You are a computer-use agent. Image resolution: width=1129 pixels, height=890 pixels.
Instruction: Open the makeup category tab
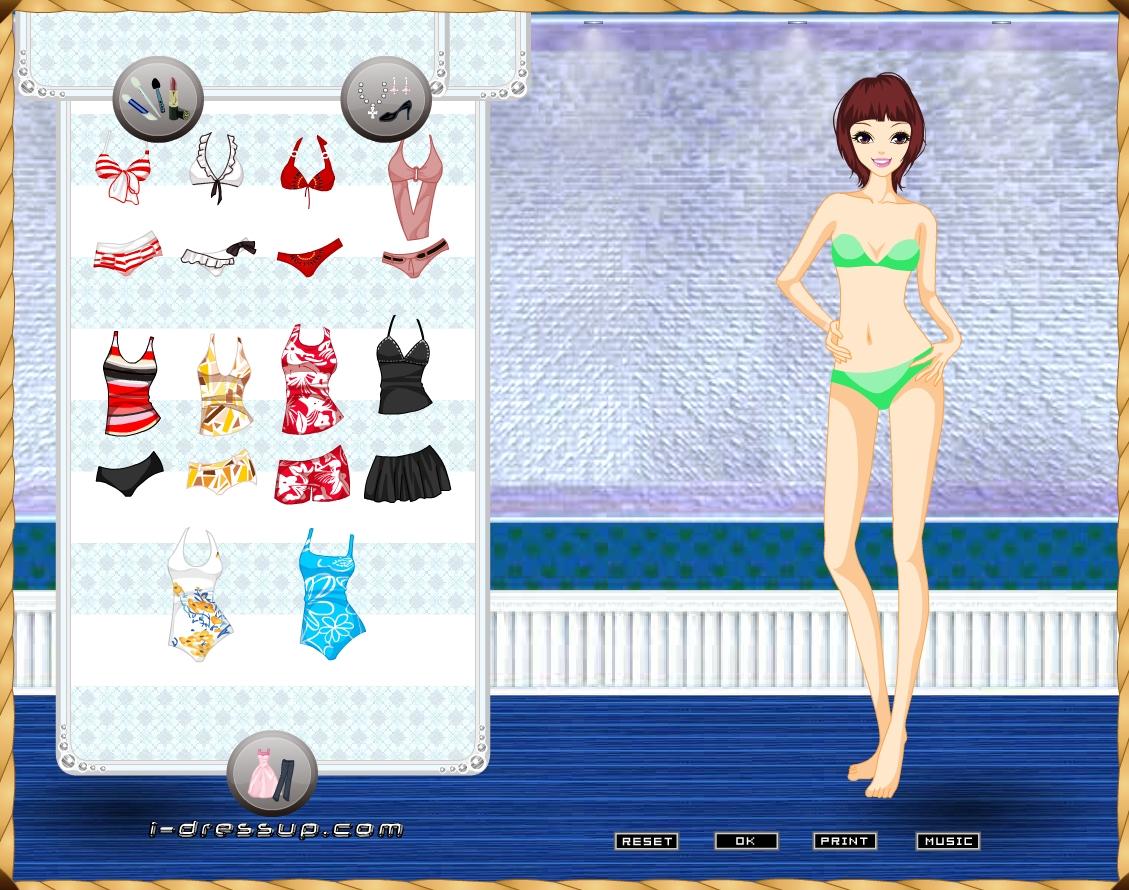(157, 98)
